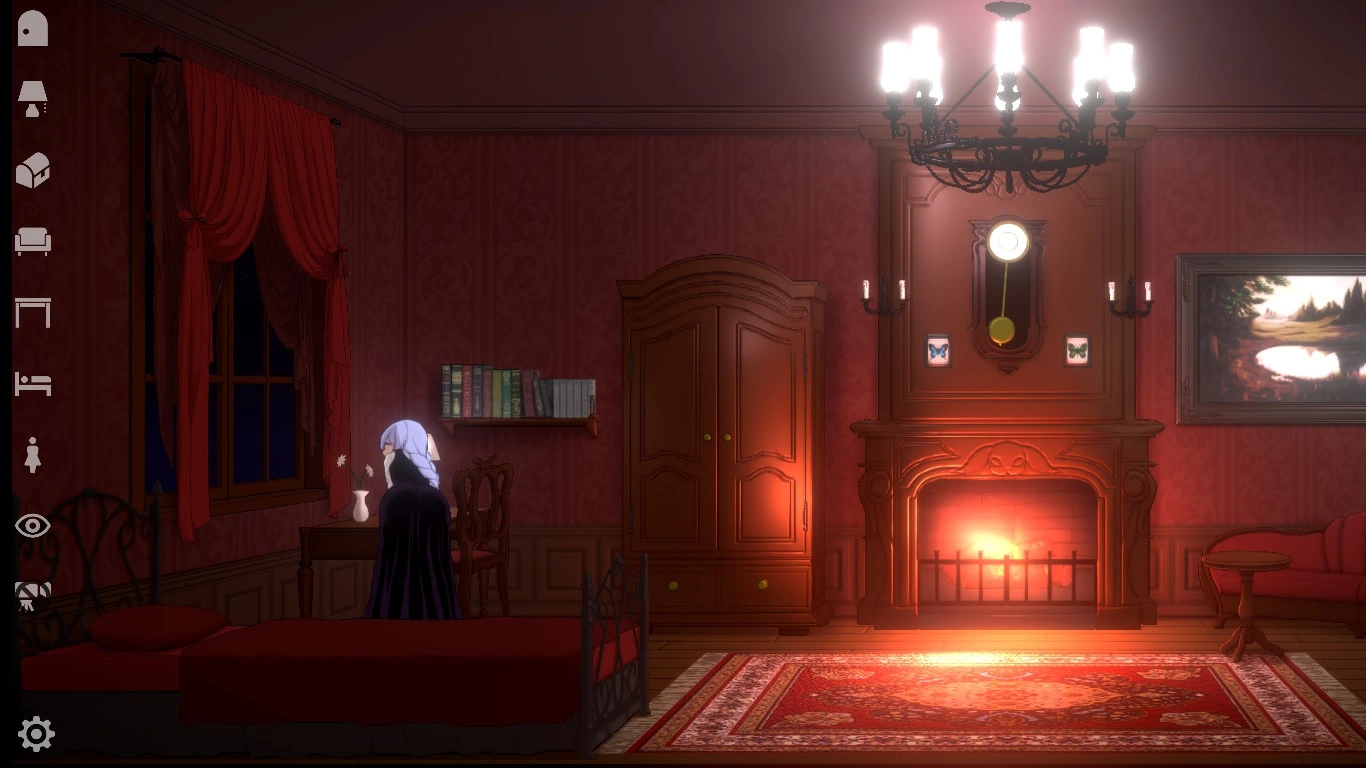Open the character customization icon
Screen dimensions: 1366x768
pyautogui.click(x=33, y=455)
